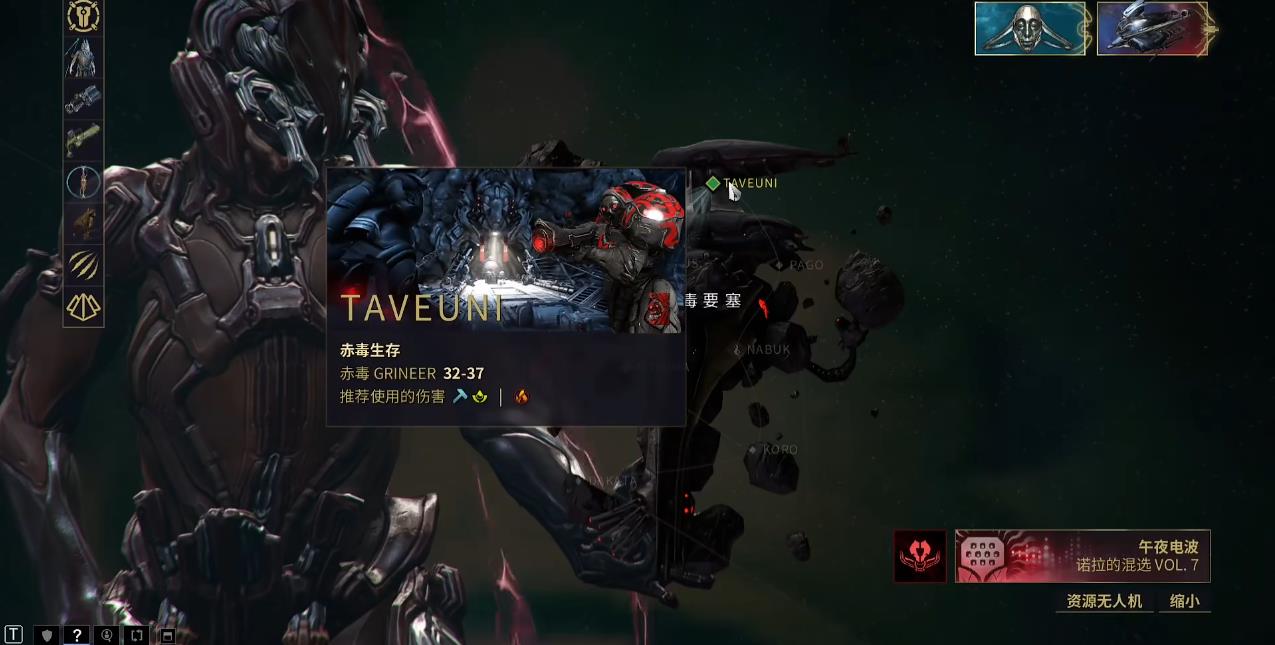This screenshot has width=1275, height=645.
Task: Select the Taveuni mission node
Action: [713, 183]
